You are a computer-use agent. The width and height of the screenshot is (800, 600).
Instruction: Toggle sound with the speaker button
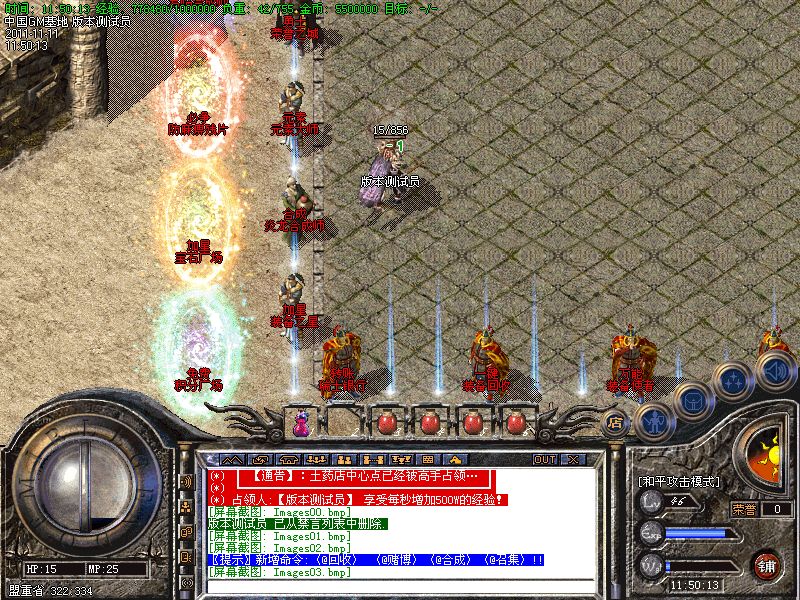pos(775,369)
